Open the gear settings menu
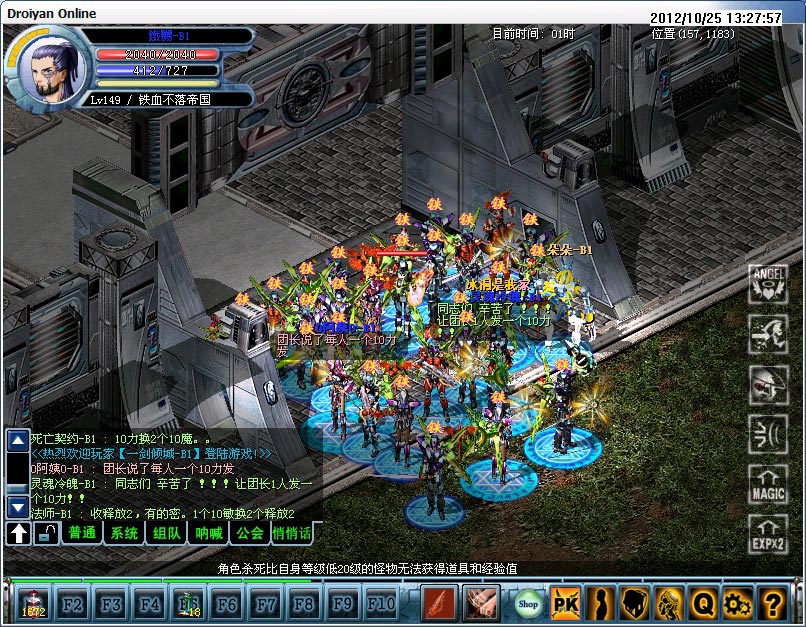 tap(737, 603)
